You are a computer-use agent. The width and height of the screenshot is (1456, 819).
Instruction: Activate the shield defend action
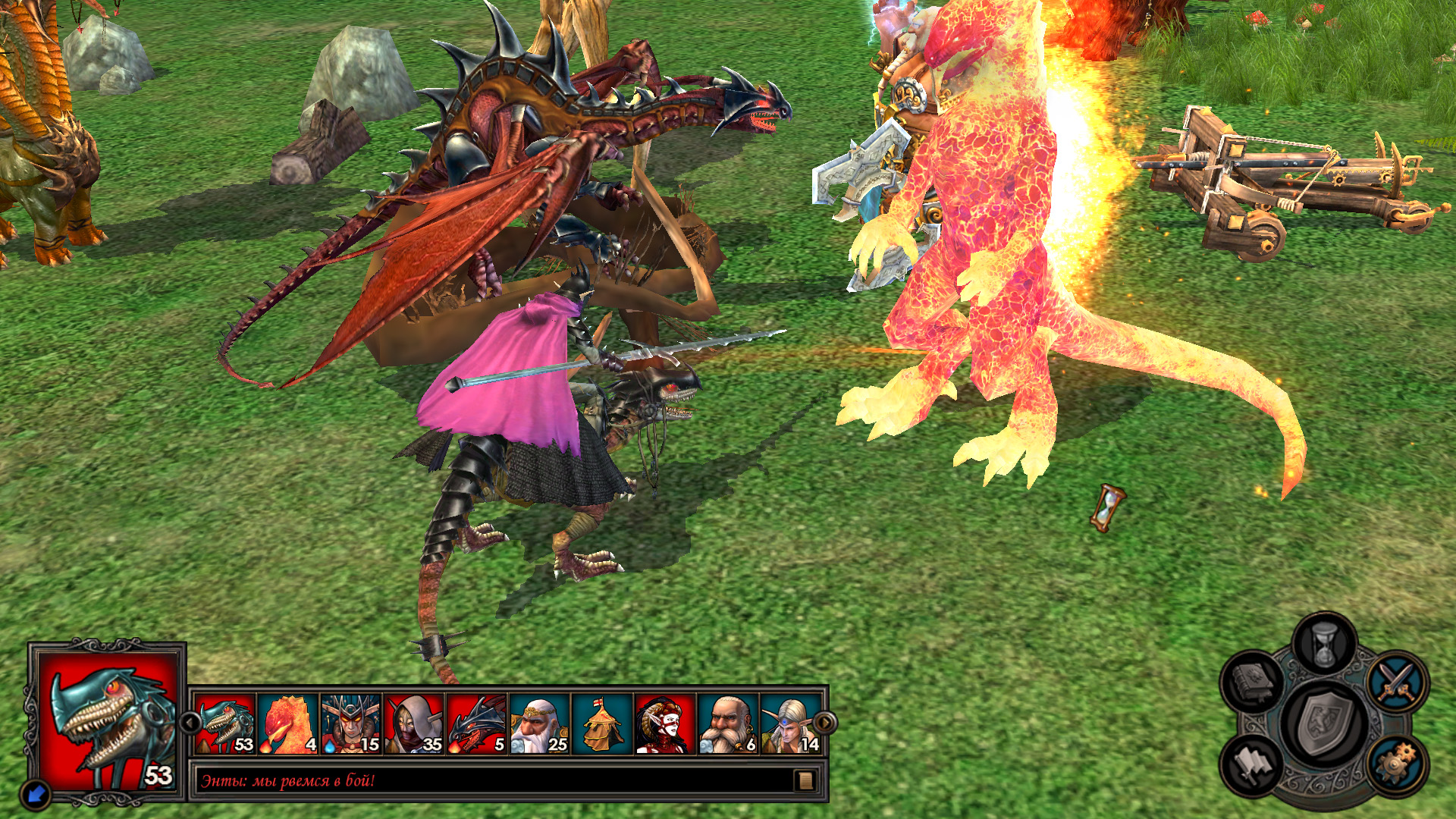click(1324, 723)
